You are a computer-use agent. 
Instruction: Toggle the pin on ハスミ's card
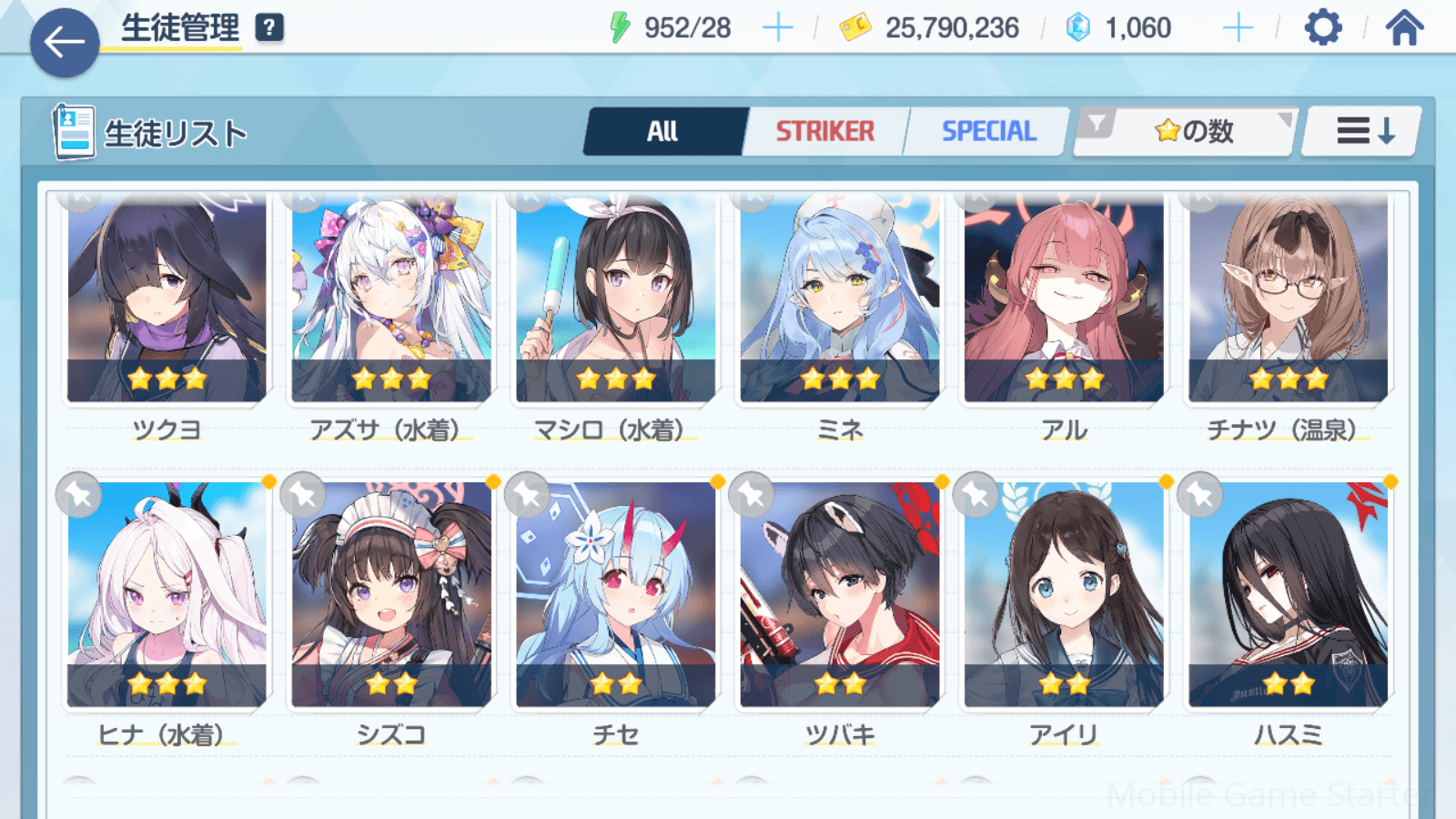[1200, 496]
